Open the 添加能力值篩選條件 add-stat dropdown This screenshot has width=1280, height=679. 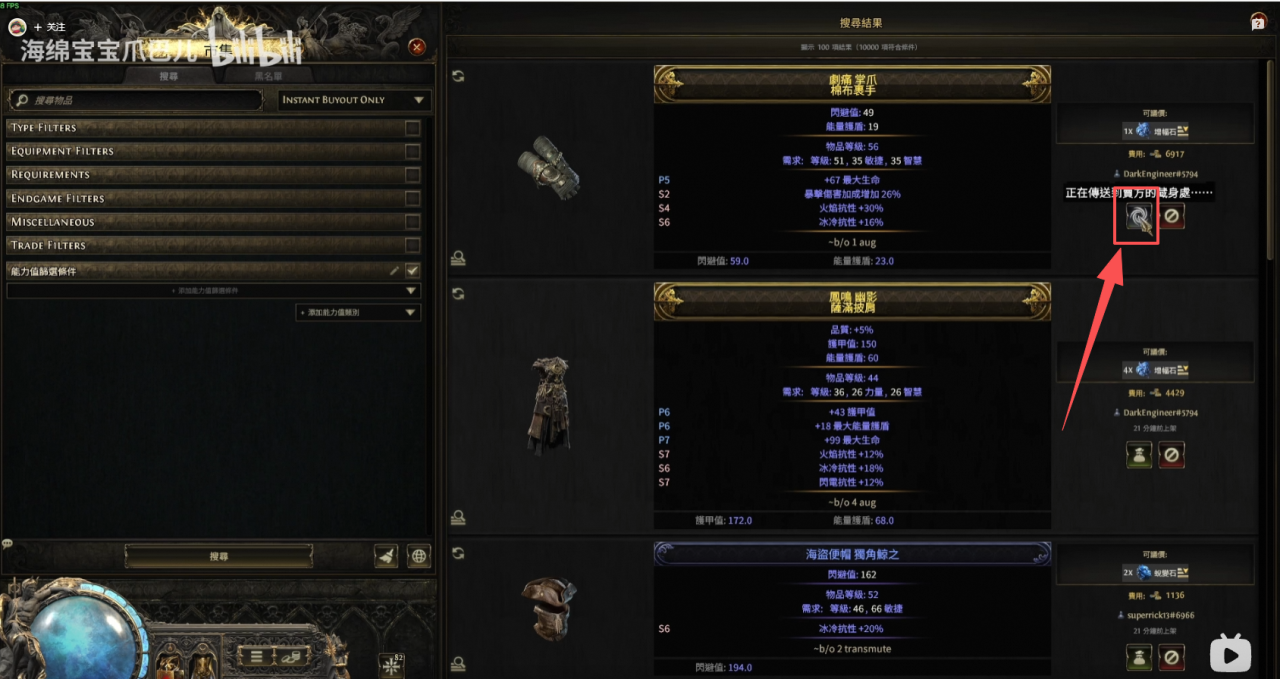tap(212, 291)
